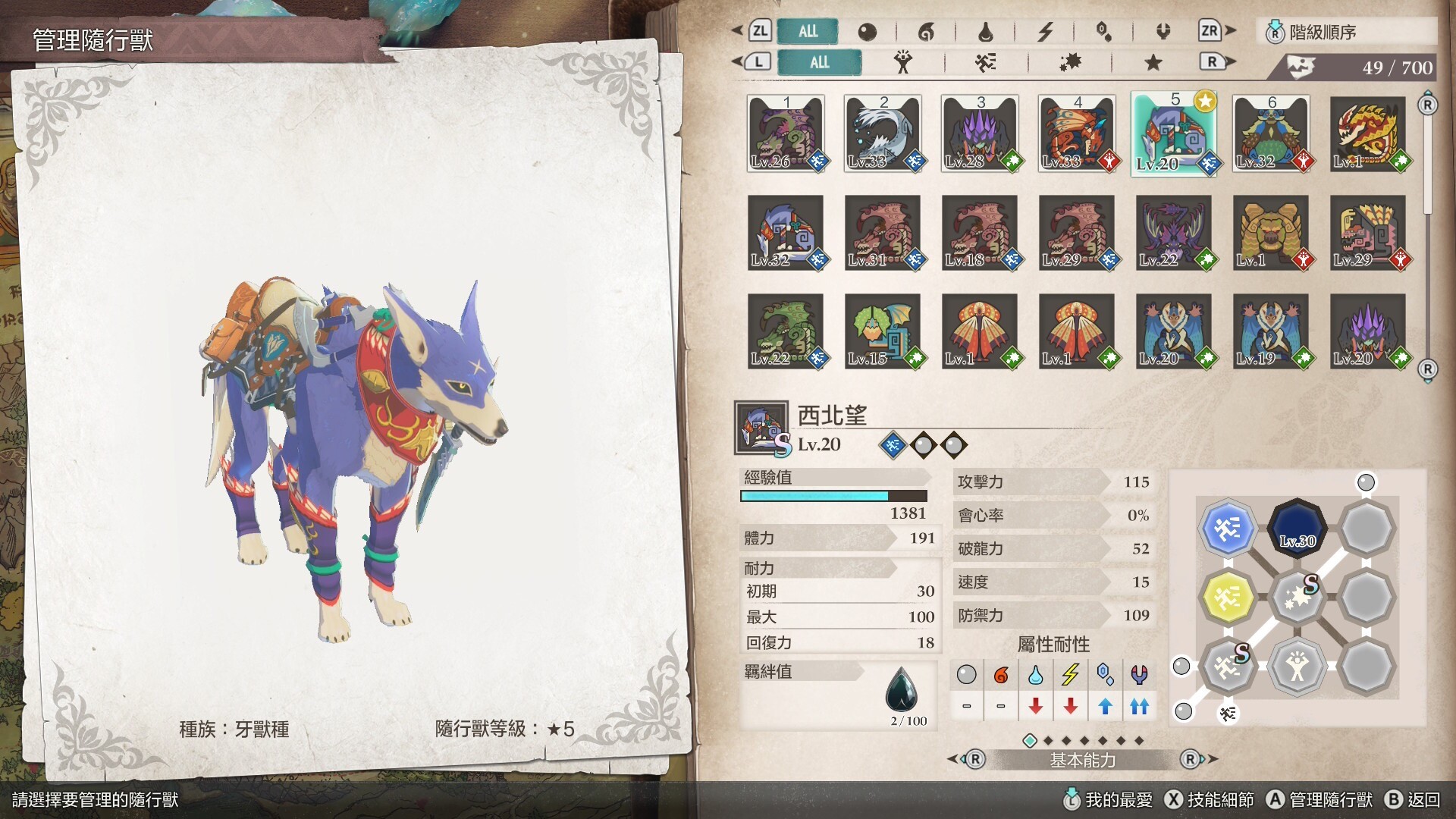Select the fire element filter tab
Screen dimensions: 1456x819
coord(926,32)
